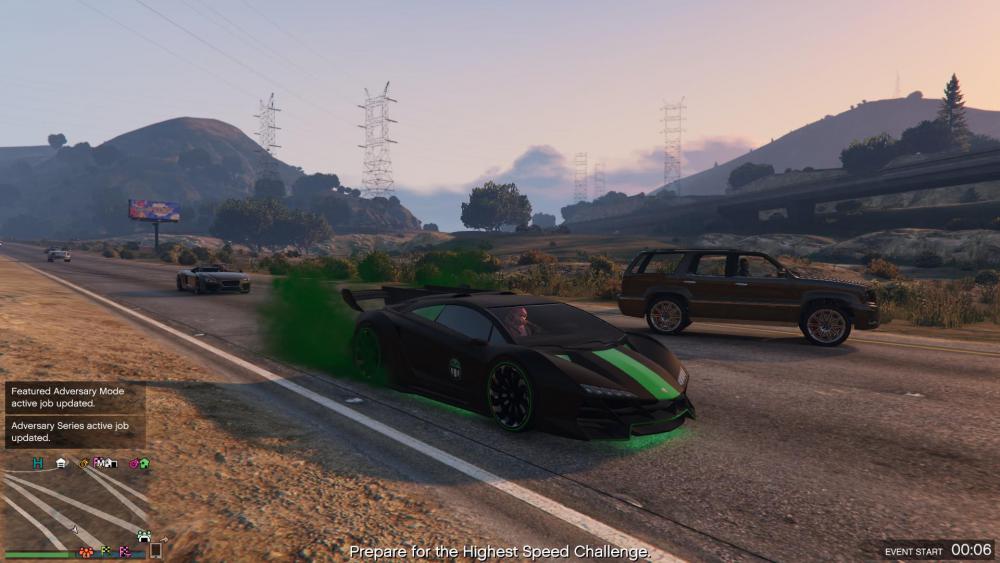Select the teal H helipad blip

38,463
